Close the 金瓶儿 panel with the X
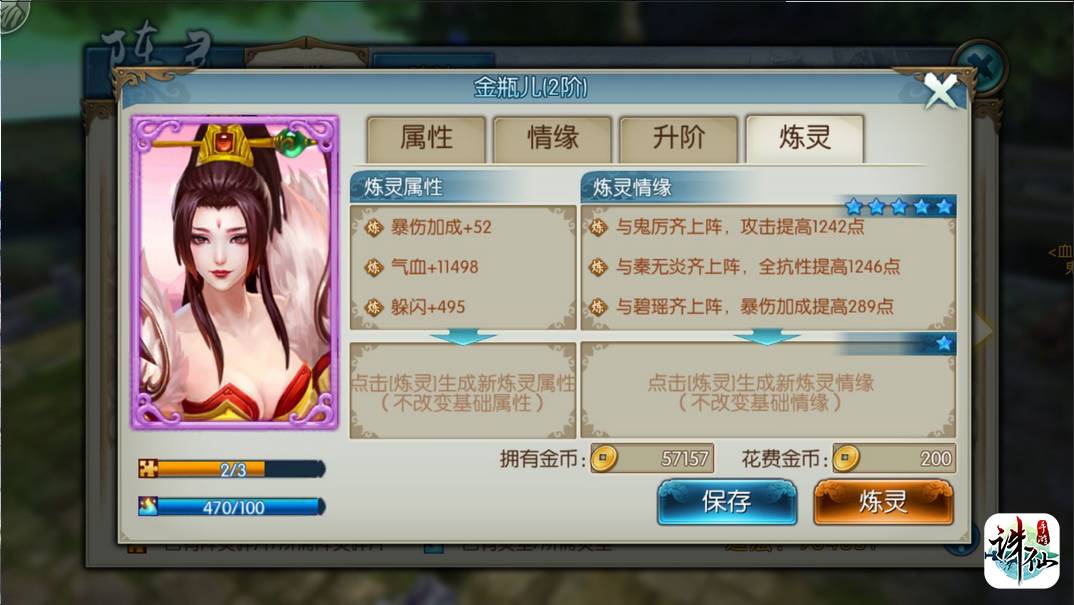The width and height of the screenshot is (1074, 605). click(x=940, y=92)
